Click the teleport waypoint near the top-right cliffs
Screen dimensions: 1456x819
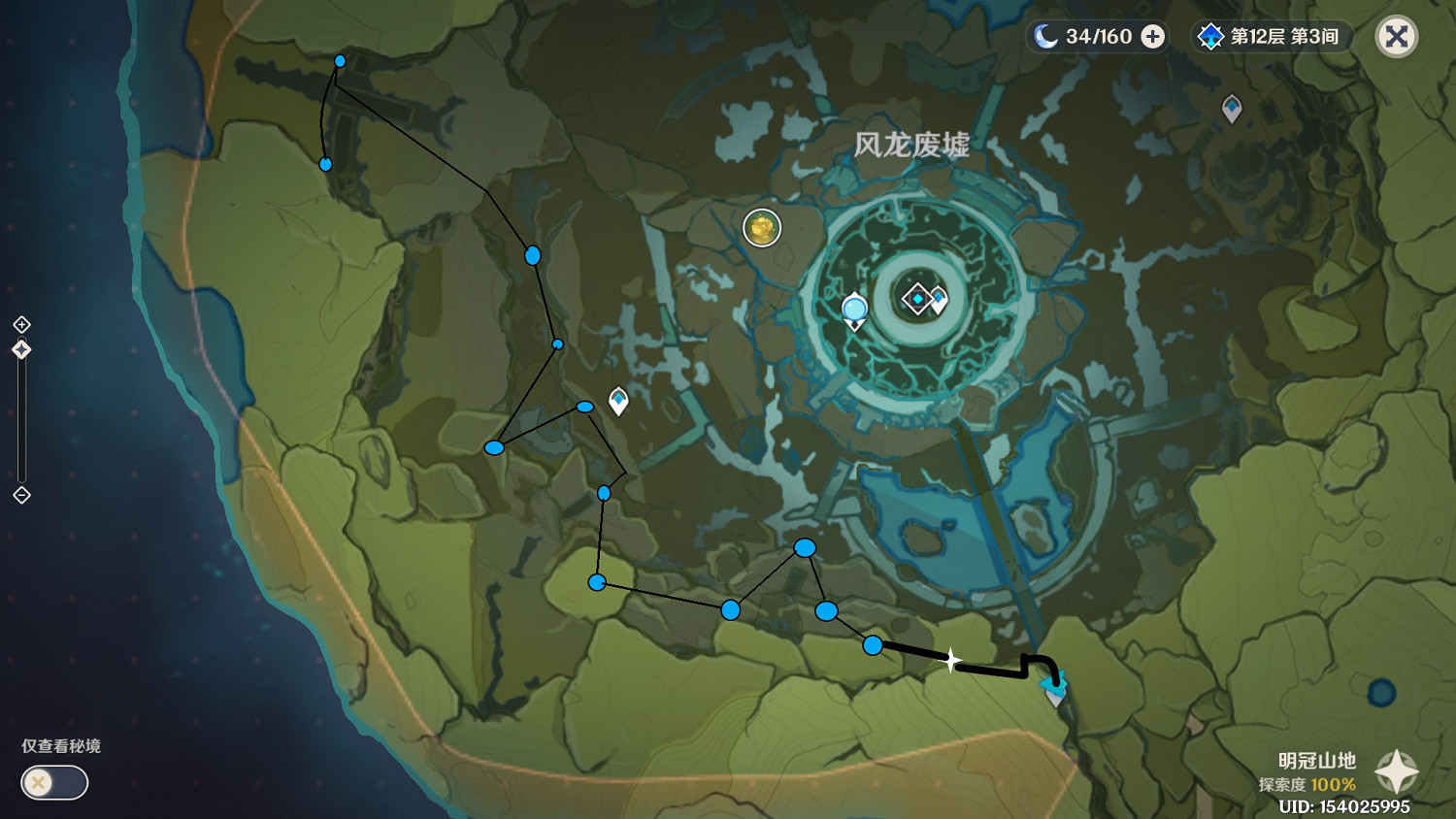(1231, 109)
